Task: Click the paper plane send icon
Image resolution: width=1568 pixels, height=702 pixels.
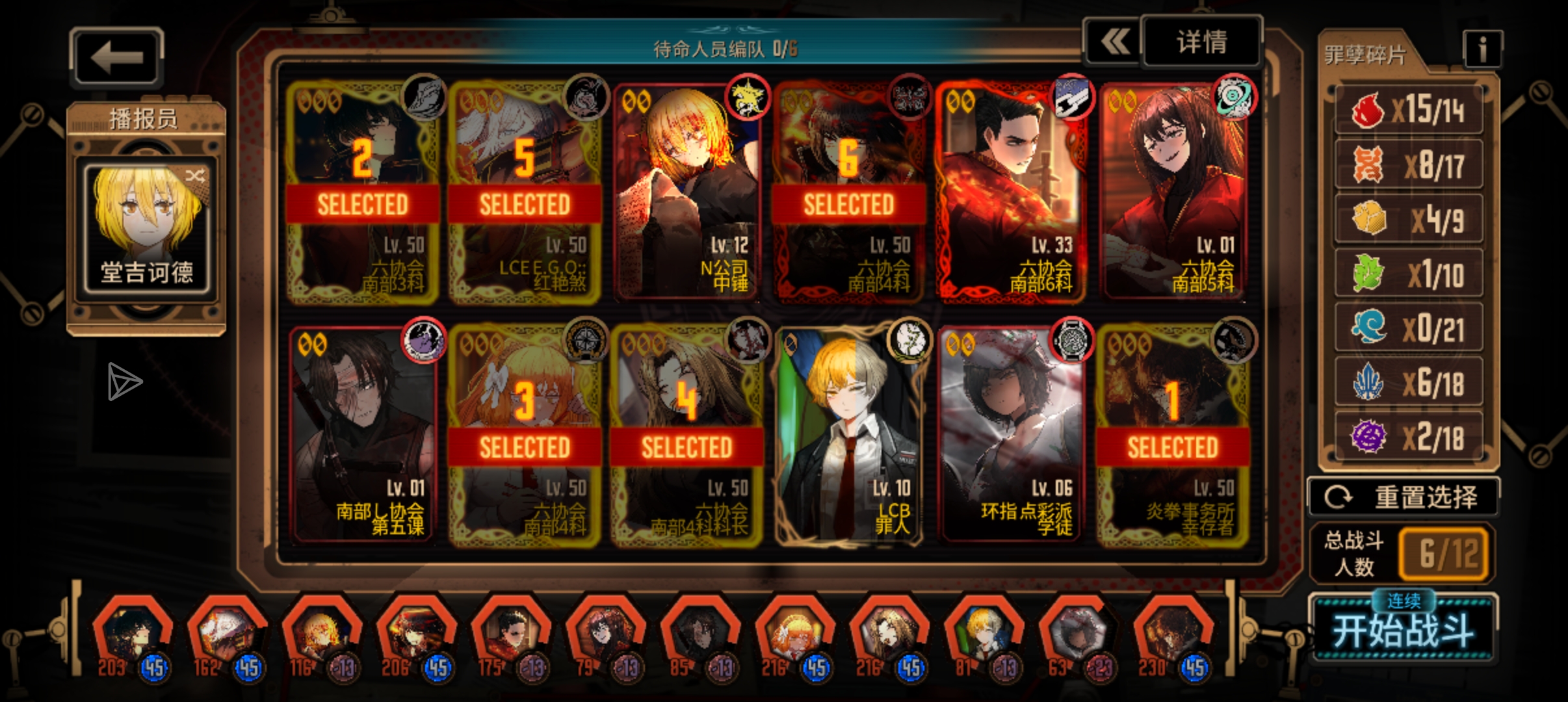Action: (124, 382)
